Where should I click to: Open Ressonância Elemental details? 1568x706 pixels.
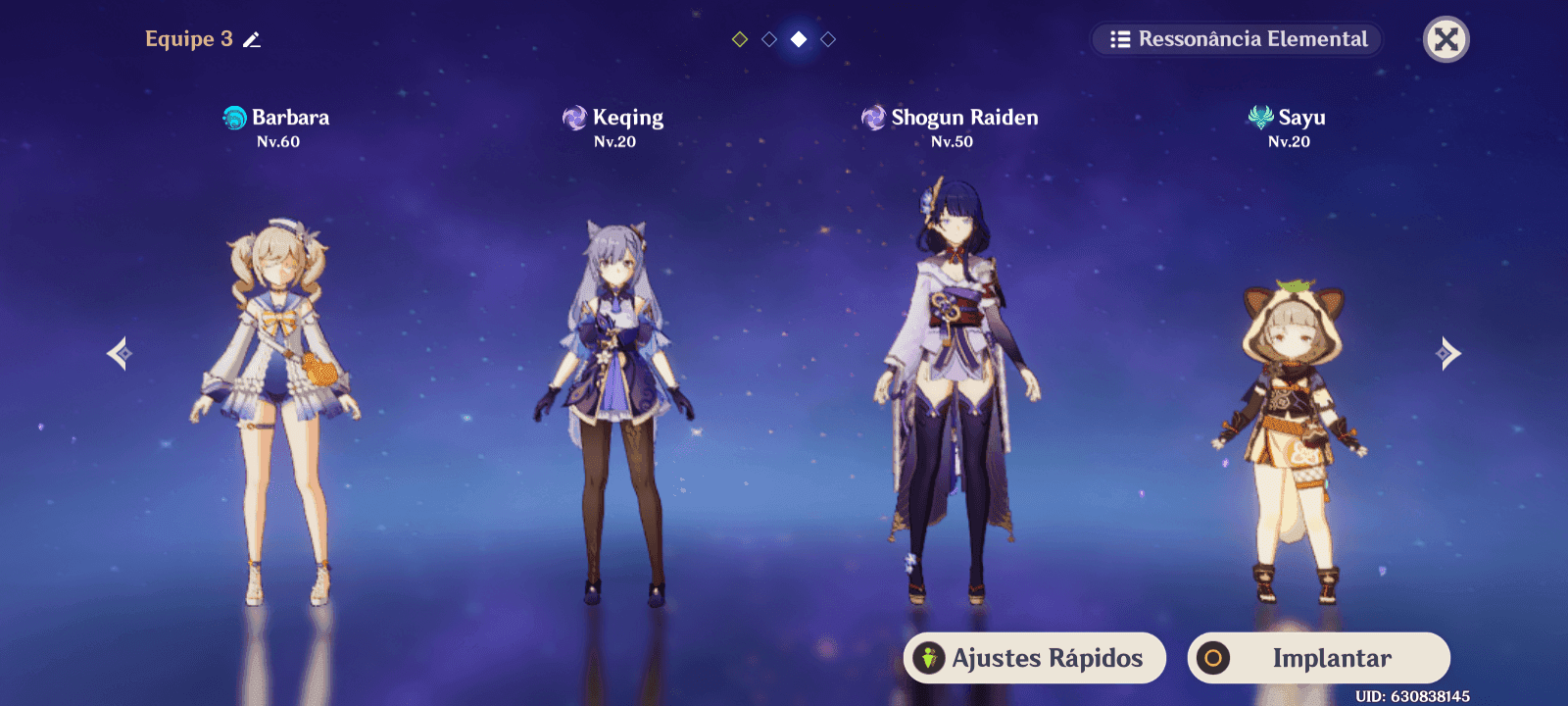tap(1237, 39)
